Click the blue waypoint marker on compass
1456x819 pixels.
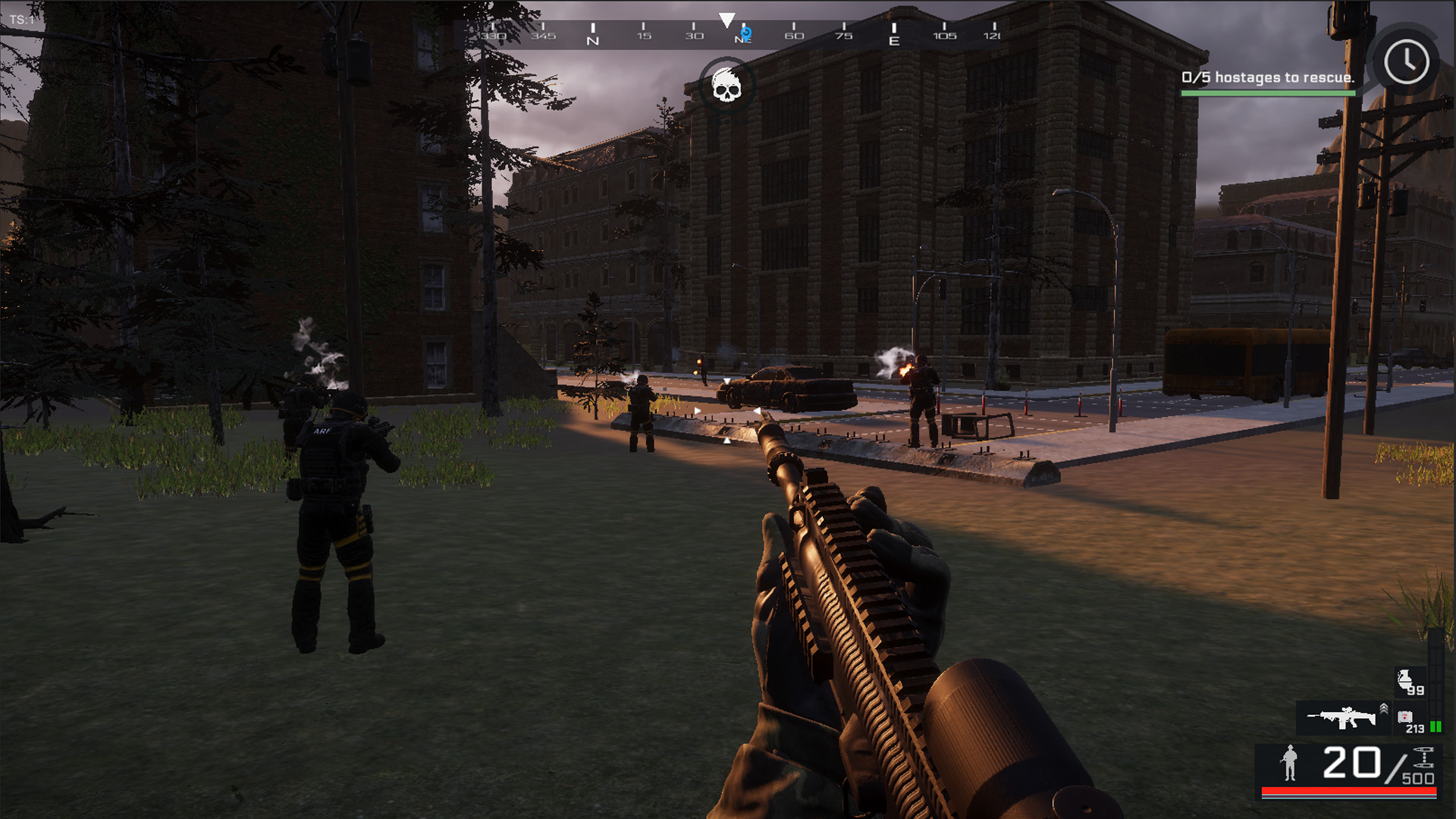pos(745,33)
